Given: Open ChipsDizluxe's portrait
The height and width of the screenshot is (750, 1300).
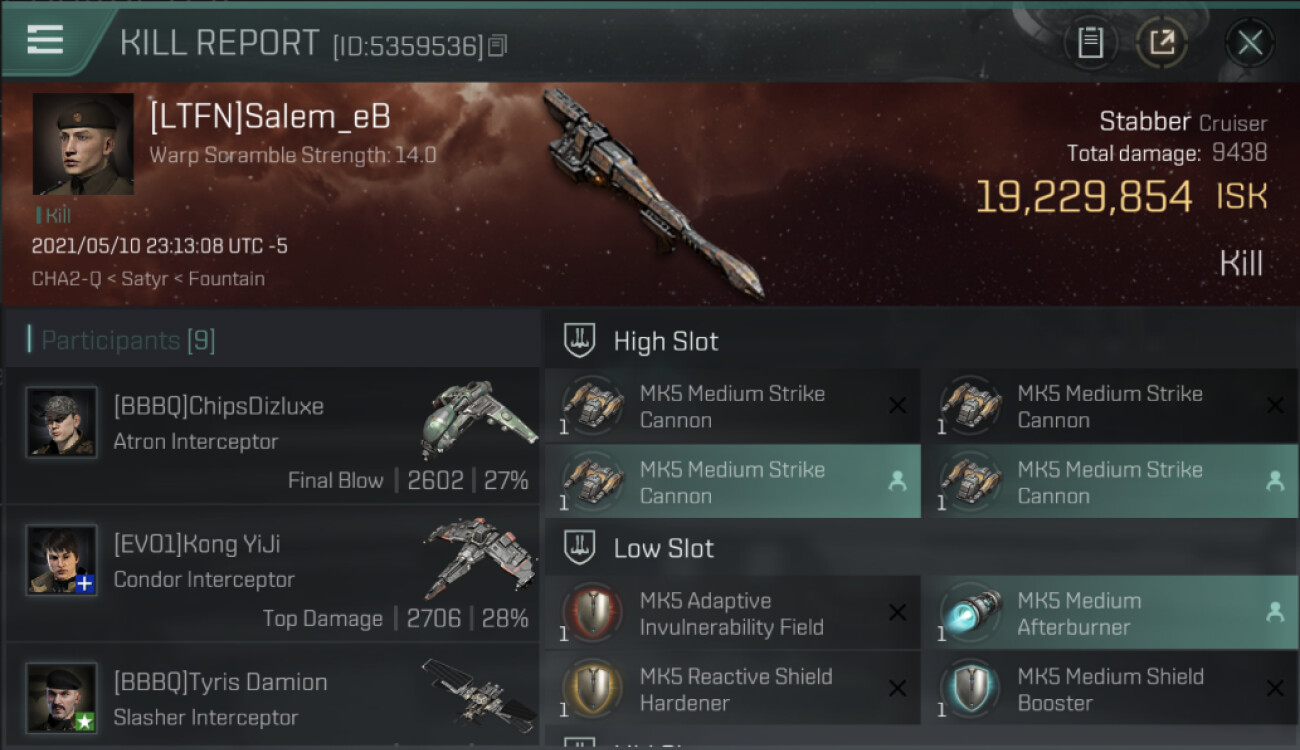Looking at the screenshot, I should [62, 422].
